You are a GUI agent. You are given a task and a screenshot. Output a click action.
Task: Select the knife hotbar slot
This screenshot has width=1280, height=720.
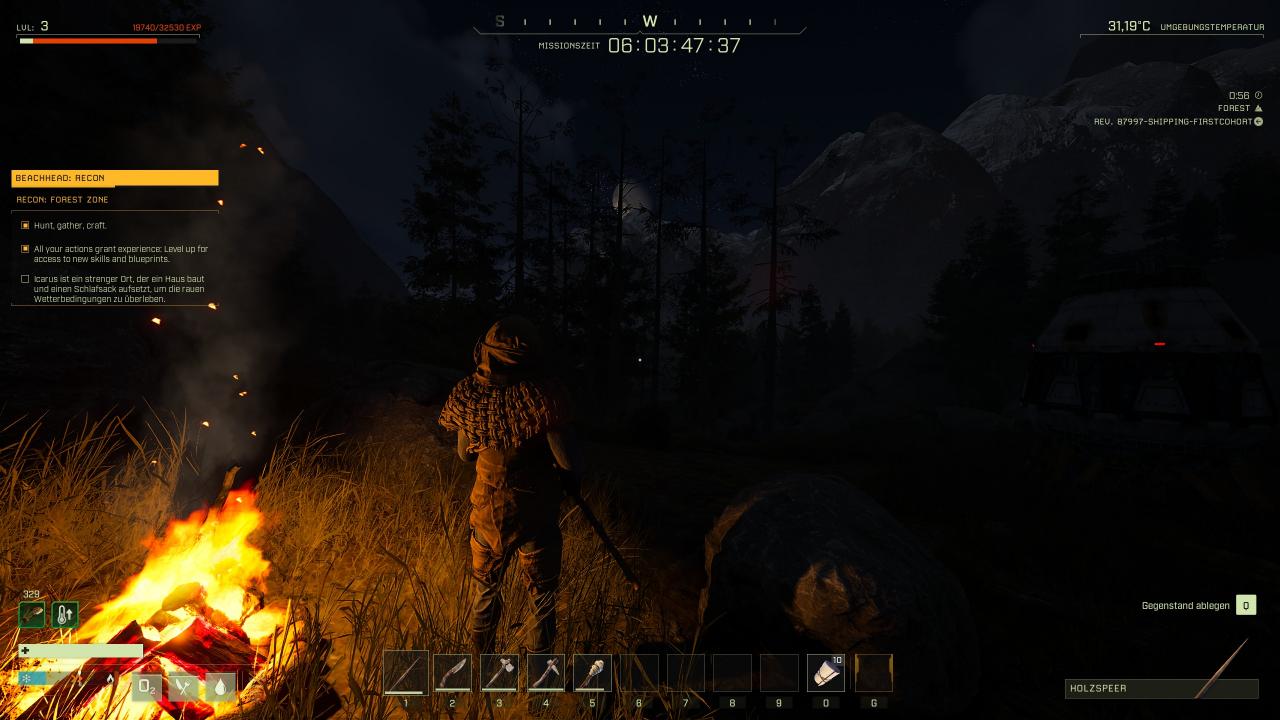452,673
